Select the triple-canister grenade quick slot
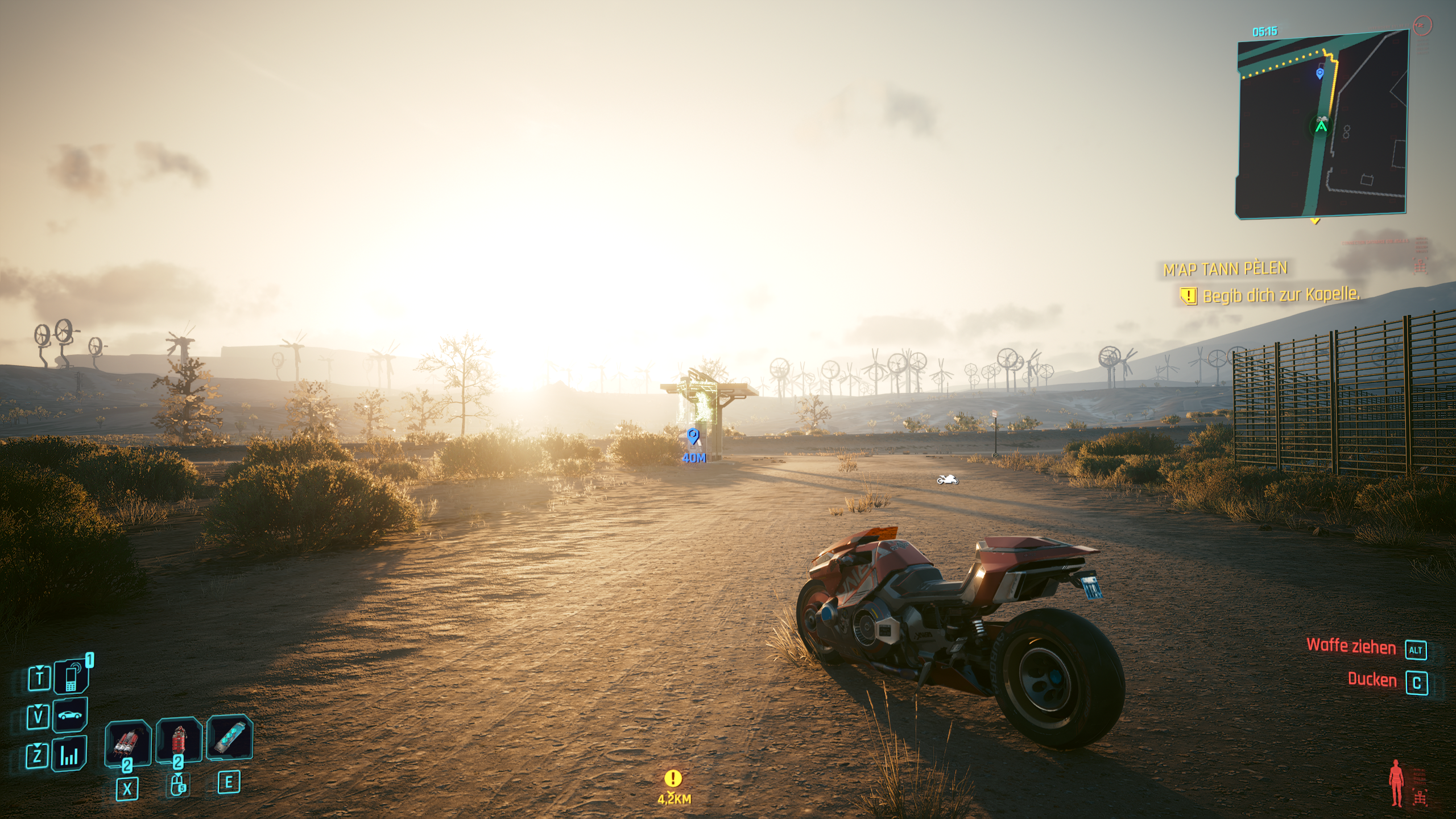 [128, 741]
